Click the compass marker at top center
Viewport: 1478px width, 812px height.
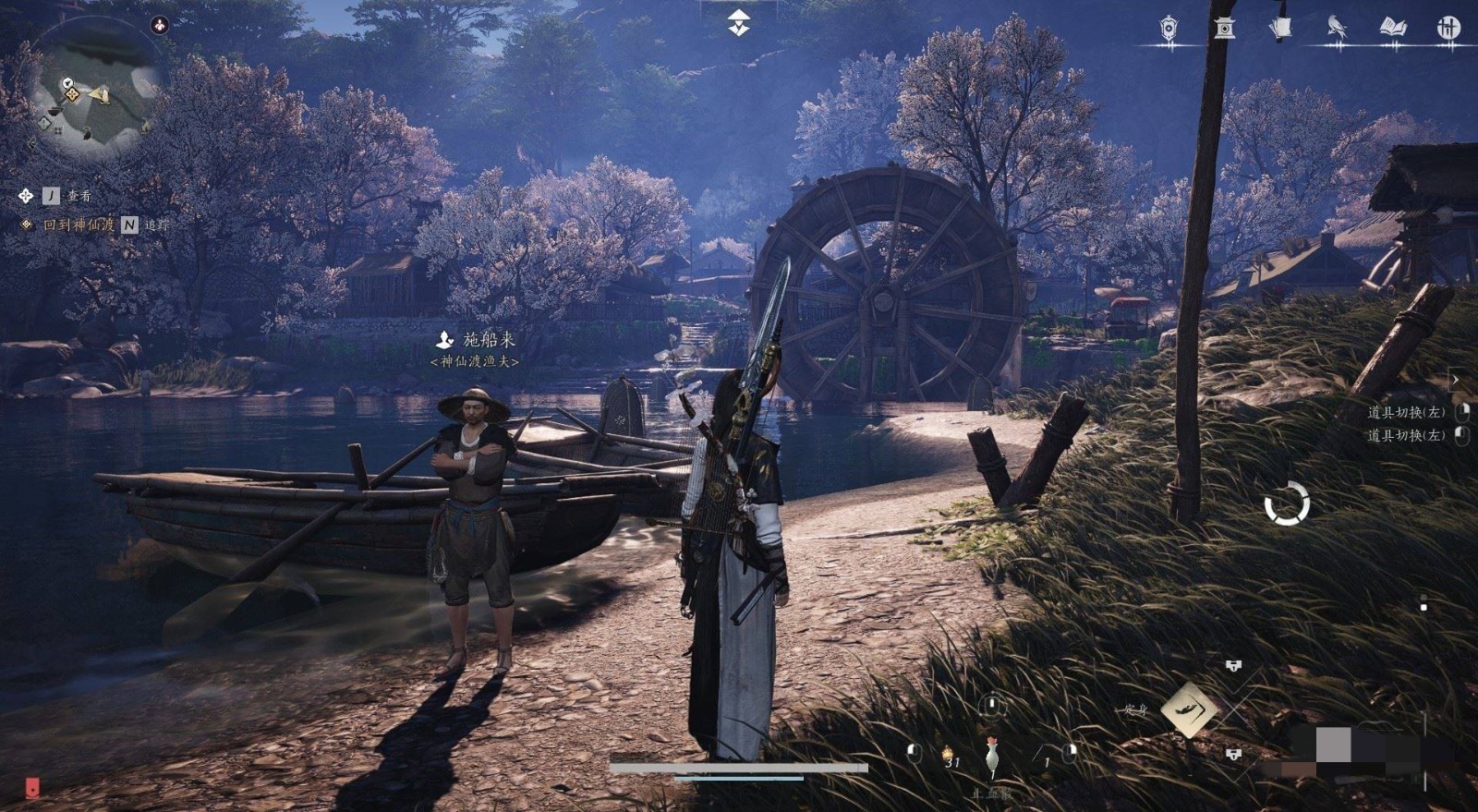pyautogui.click(x=738, y=22)
